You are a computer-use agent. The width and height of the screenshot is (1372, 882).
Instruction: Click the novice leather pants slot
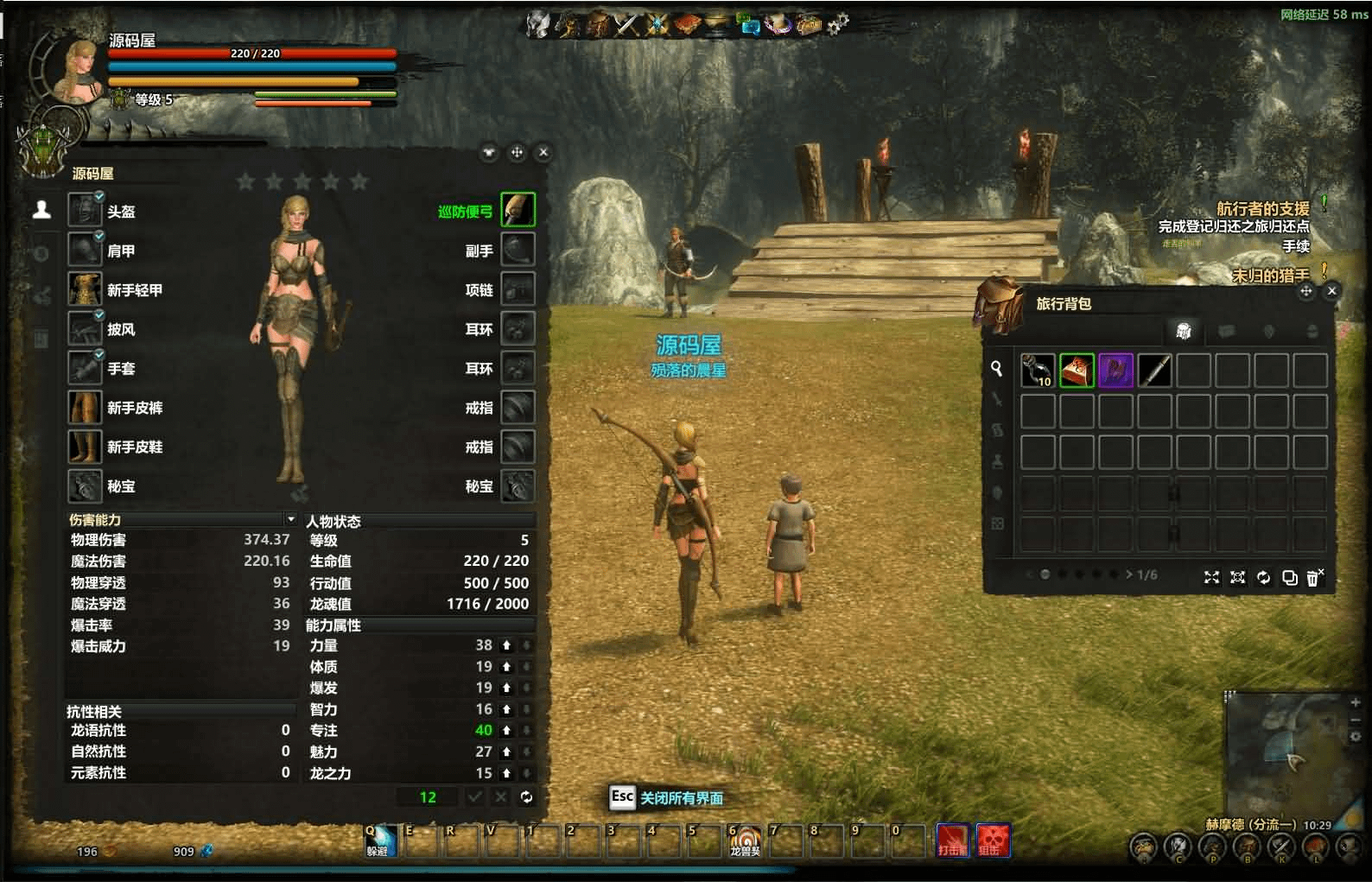tap(85, 407)
